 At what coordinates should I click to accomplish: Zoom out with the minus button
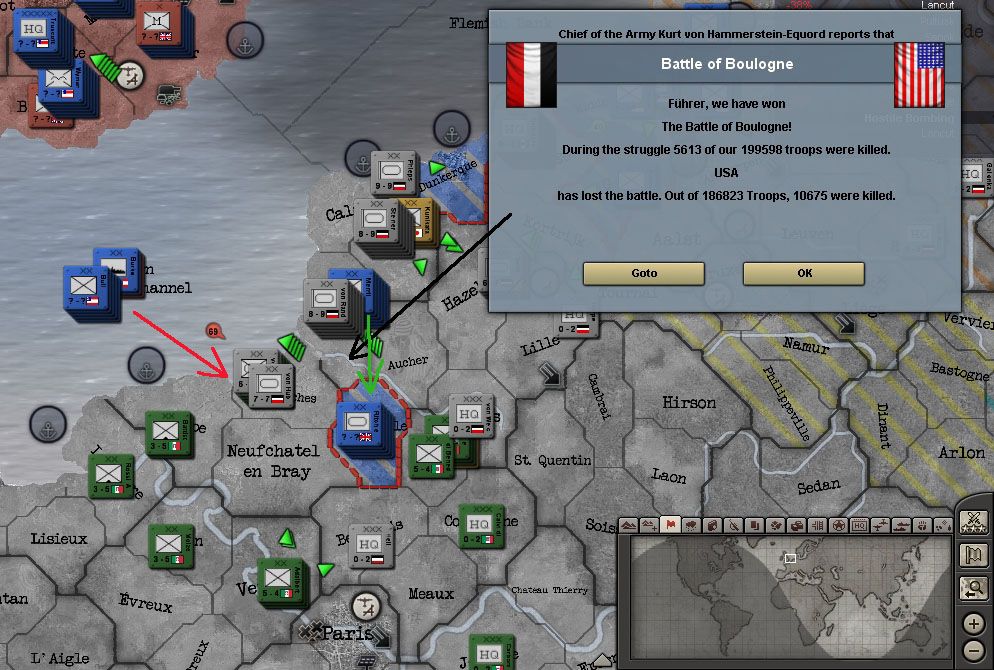[x=973, y=652]
